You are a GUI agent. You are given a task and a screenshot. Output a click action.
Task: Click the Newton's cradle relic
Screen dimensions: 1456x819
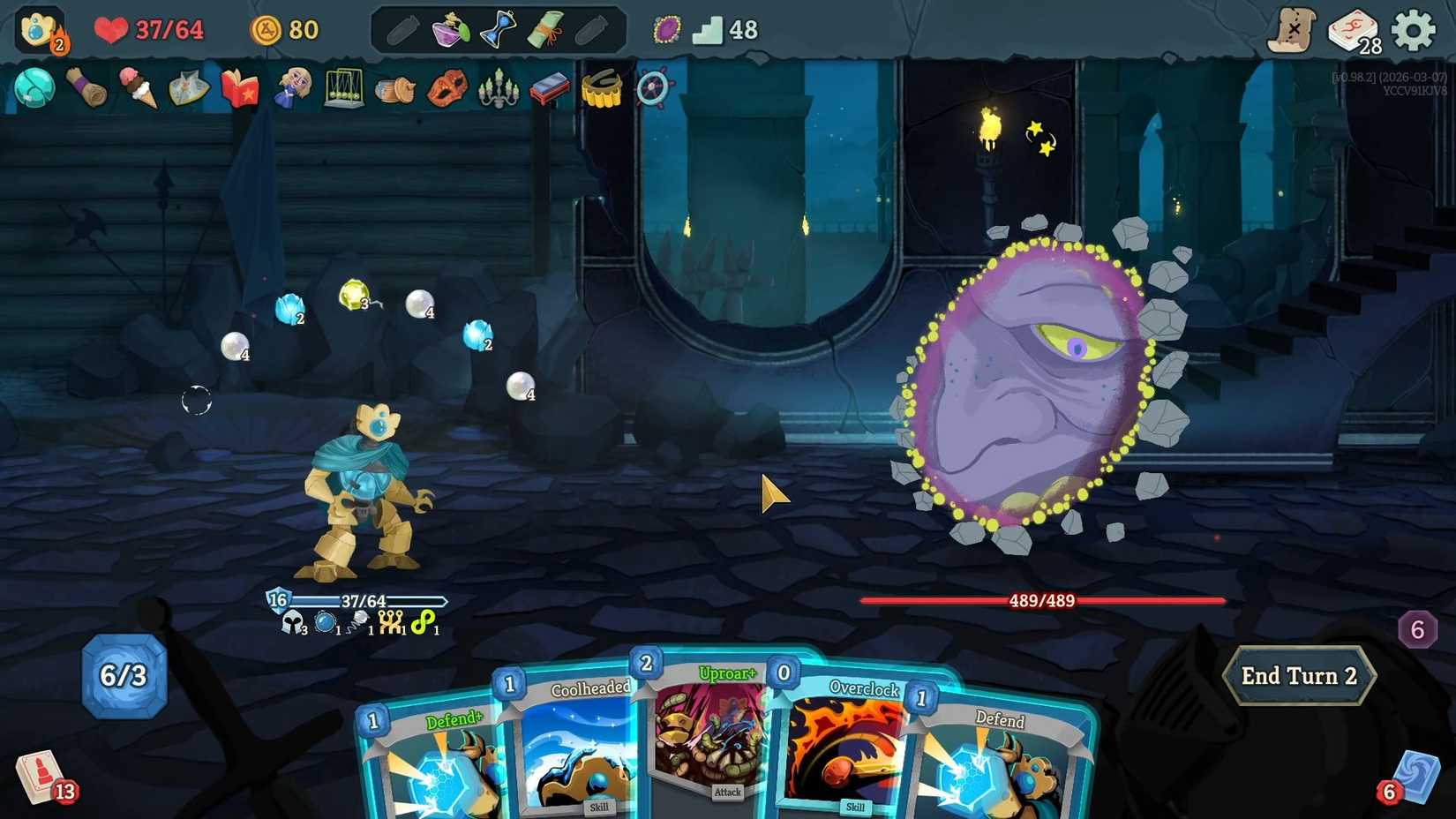point(344,88)
